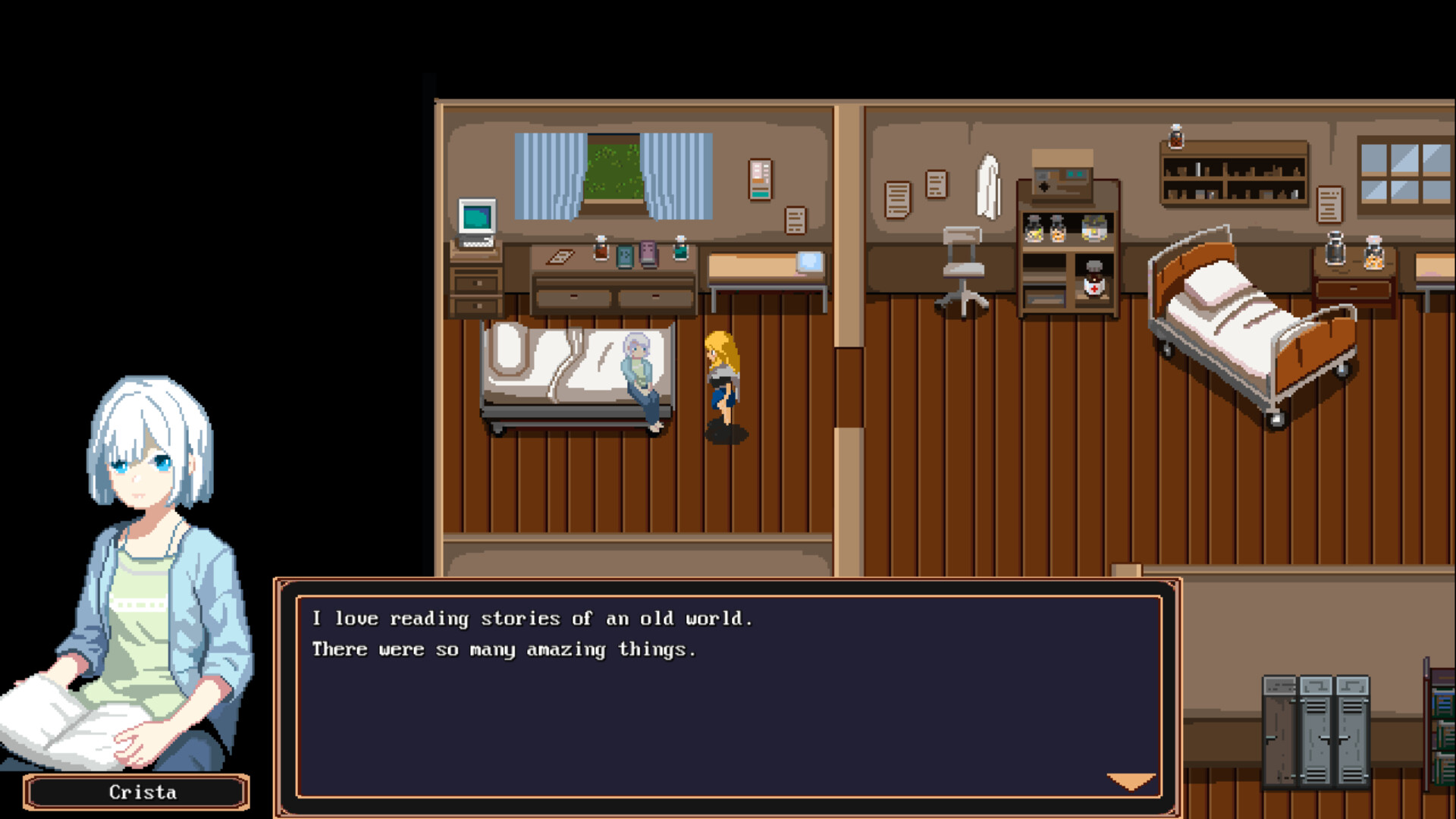Viewport: 1456px width, 819px height.
Task: Click the bottle above the supply shelf
Action: (1175, 136)
